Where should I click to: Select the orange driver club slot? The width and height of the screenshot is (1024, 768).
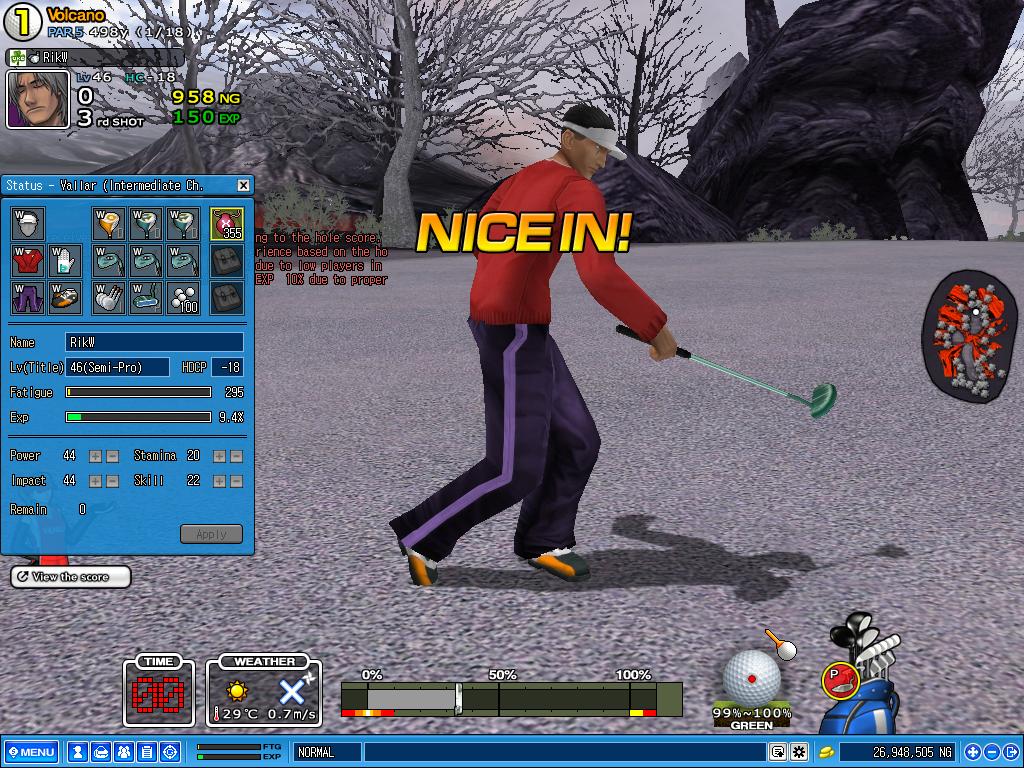pyautogui.click(x=109, y=223)
